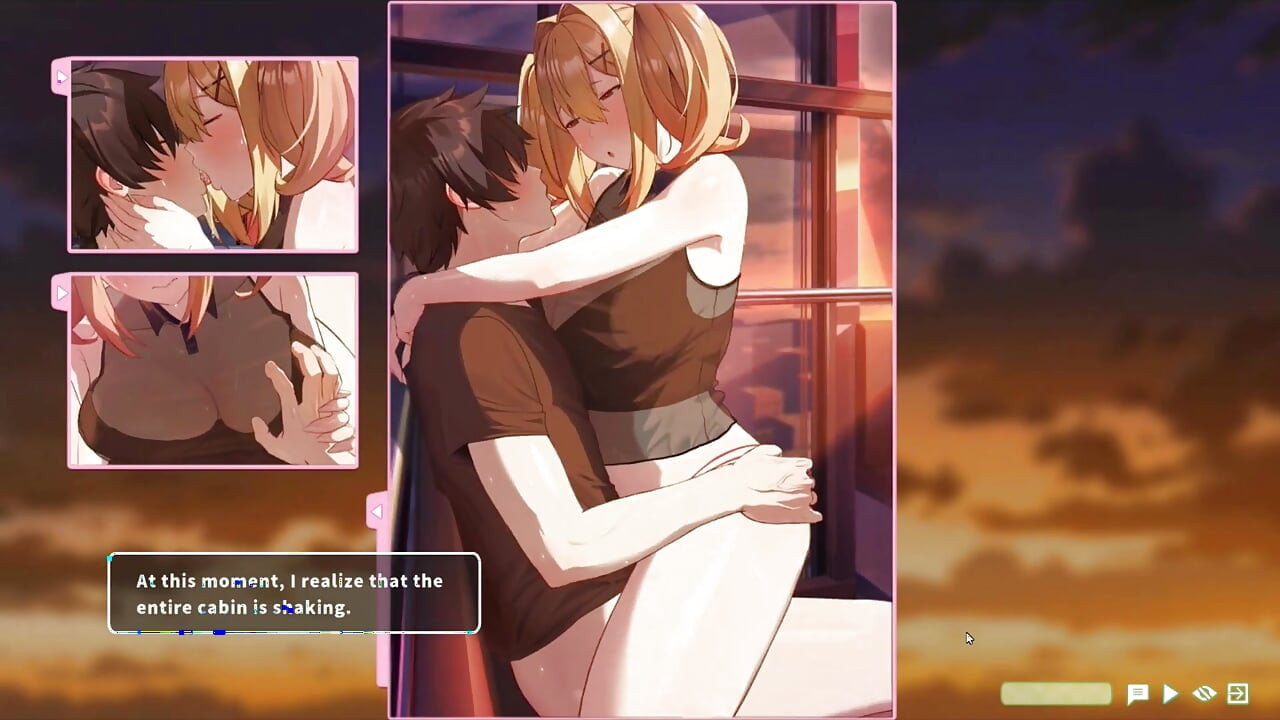Screen dimensions: 1280x720
Task: Toggle auto-advance with the play triangle
Action: point(1170,693)
